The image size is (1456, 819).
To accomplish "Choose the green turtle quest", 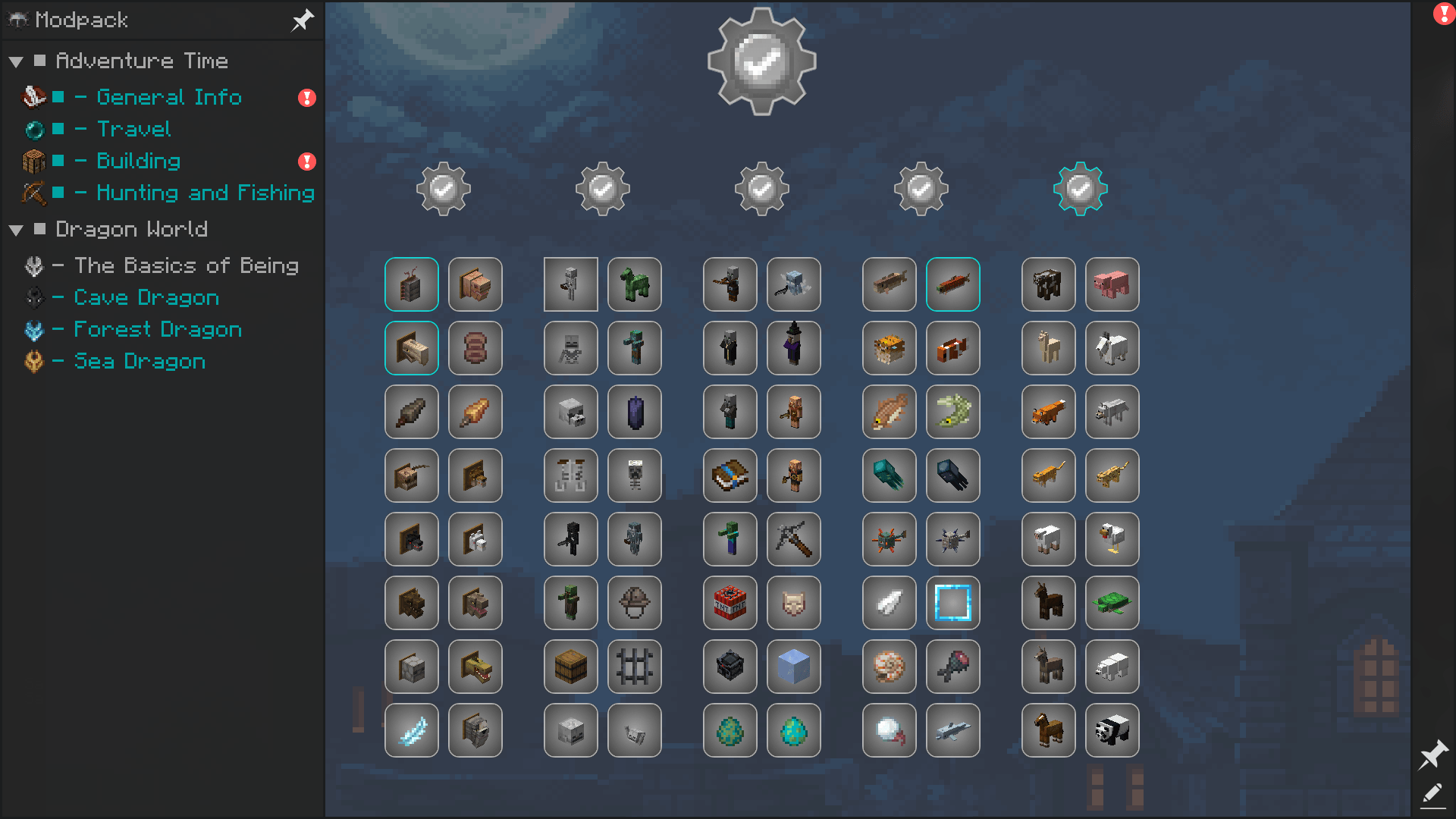I will pos(1112,603).
